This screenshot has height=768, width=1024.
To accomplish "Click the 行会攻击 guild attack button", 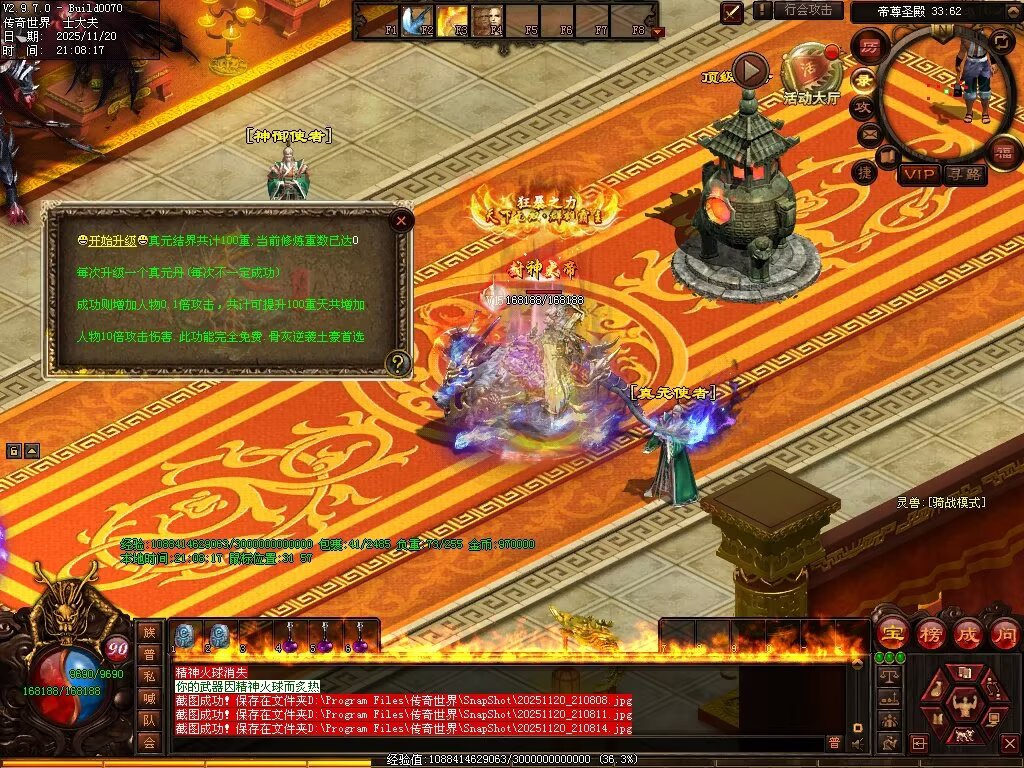I will (808, 10).
